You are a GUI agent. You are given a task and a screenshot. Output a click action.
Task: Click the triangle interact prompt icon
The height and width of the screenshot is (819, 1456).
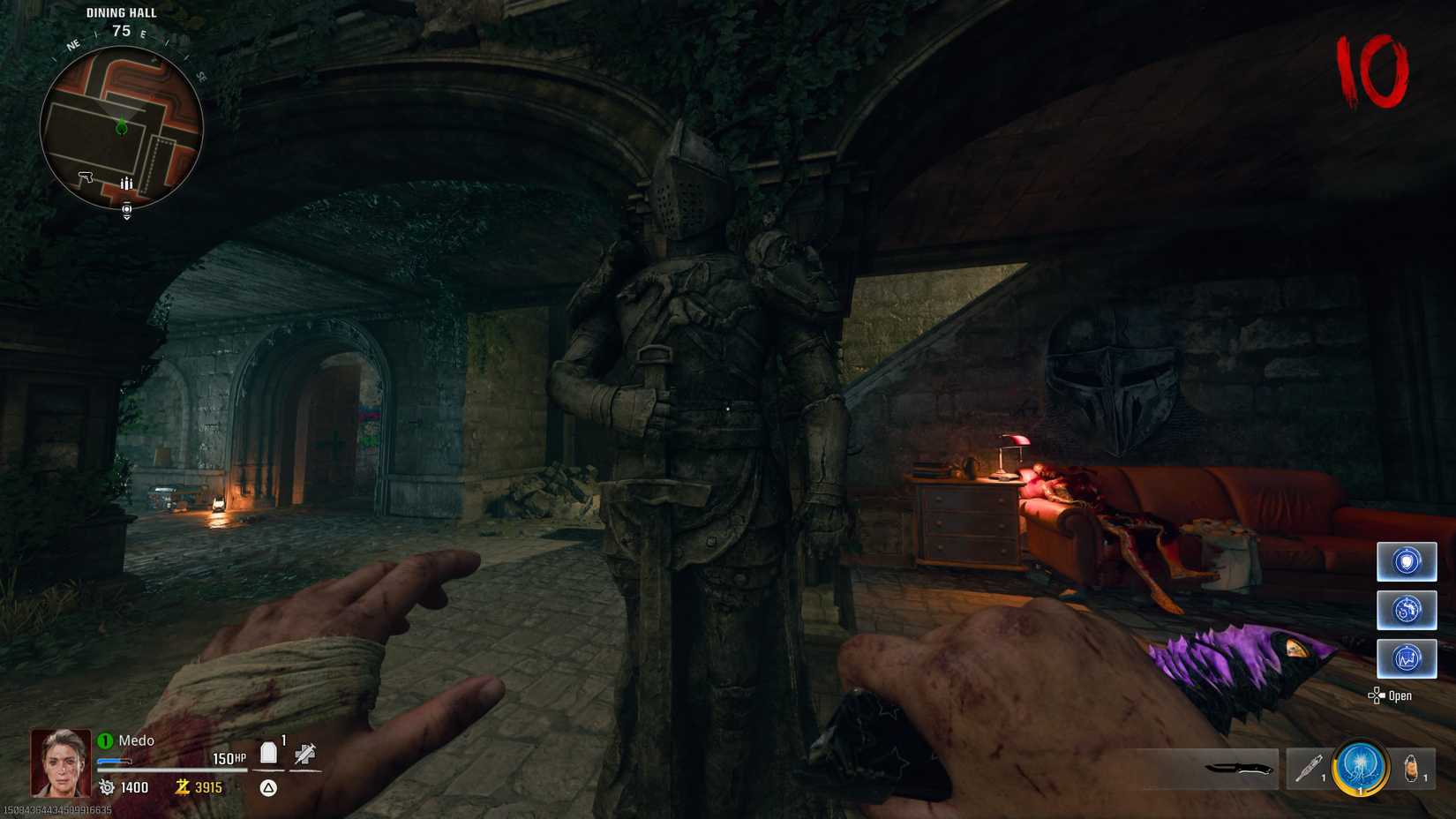tap(266, 787)
